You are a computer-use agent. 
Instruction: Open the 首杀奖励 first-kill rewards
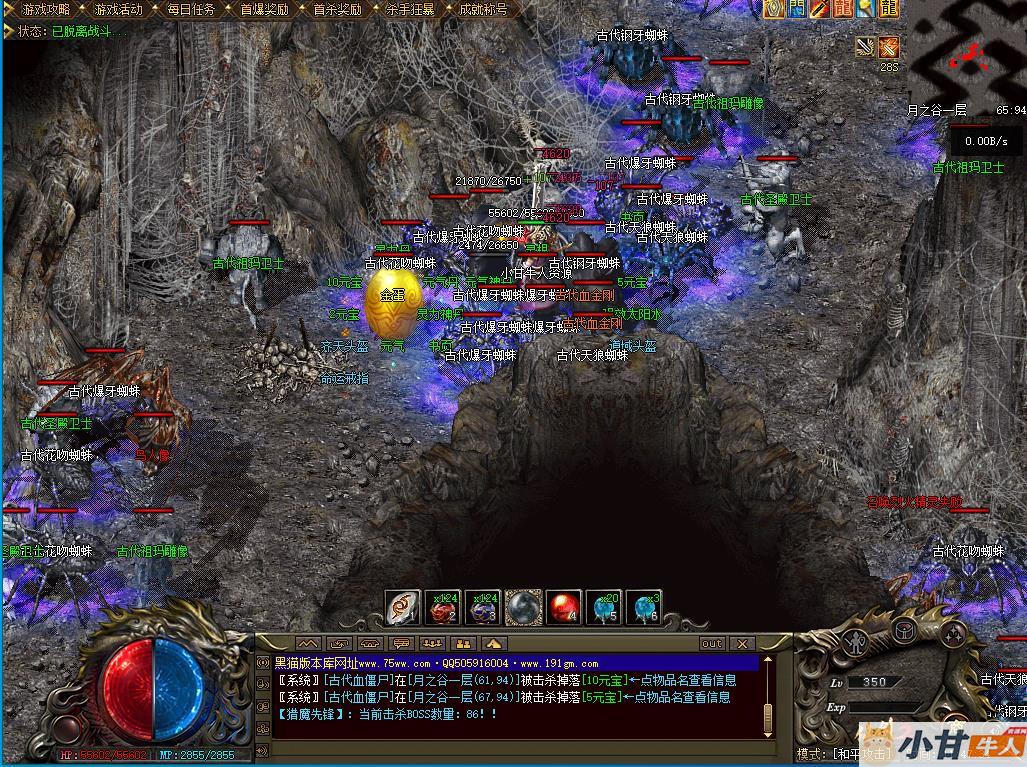[337, 9]
